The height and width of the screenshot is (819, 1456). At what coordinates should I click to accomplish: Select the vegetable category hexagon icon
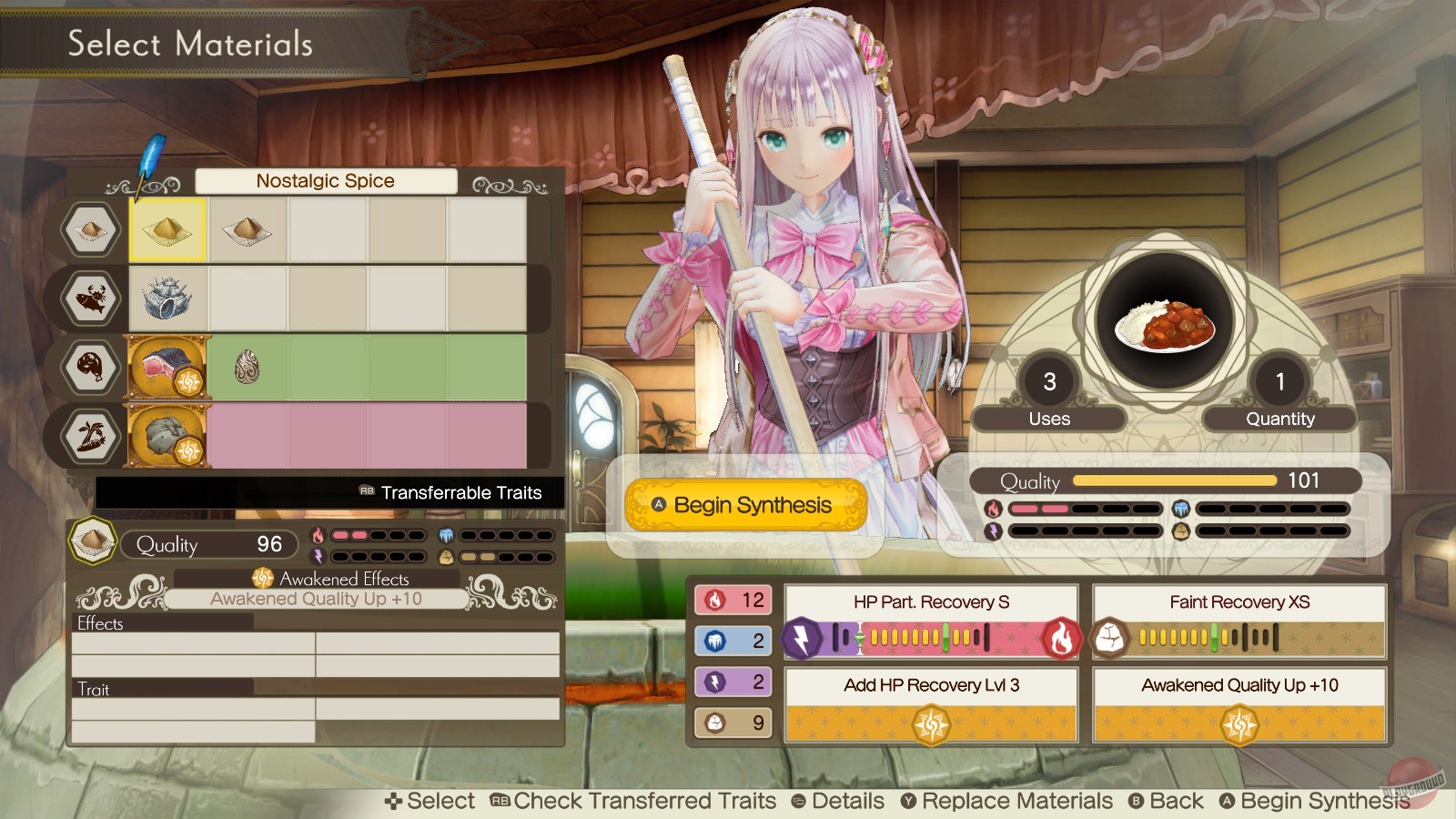coord(88,437)
